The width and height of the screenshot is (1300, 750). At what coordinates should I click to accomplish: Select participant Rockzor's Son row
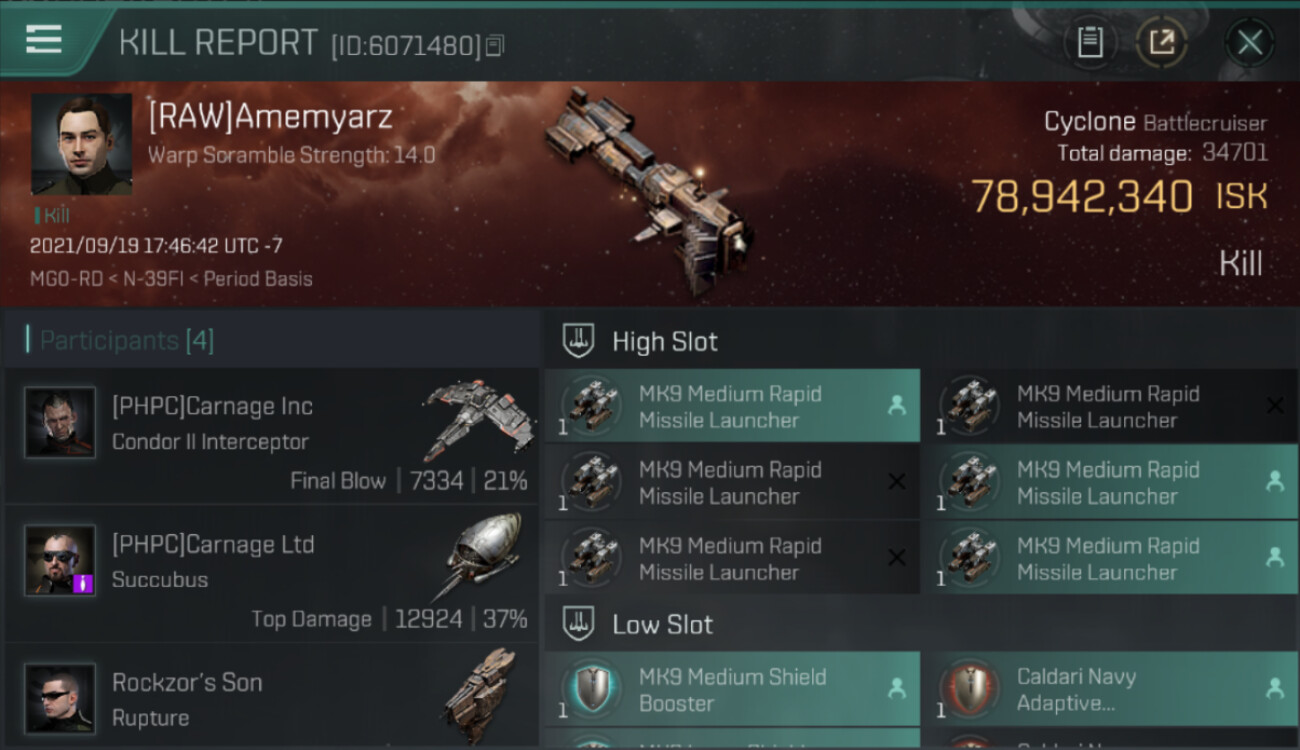272,698
